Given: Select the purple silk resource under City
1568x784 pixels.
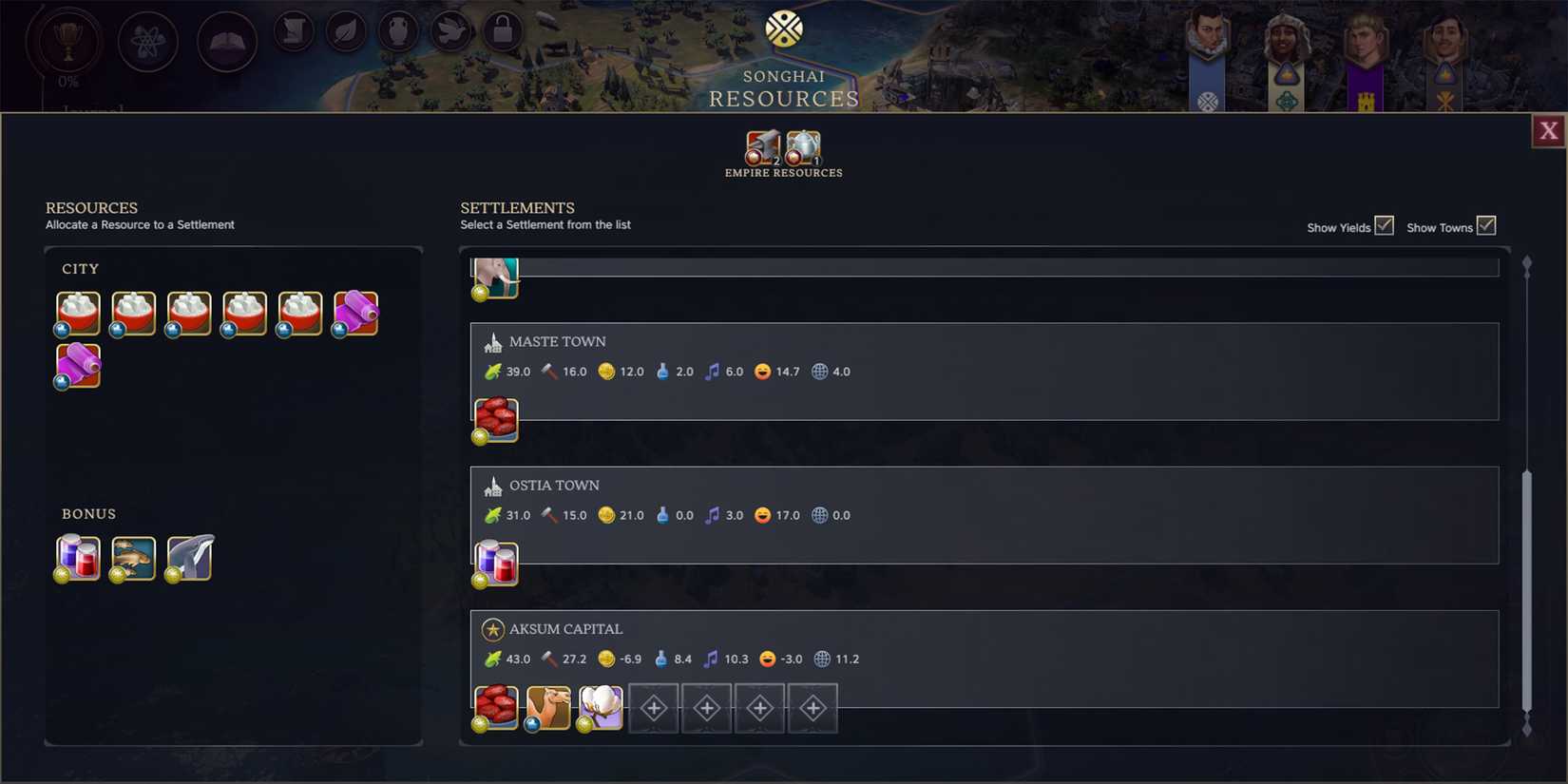Looking at the screenshot, I should click(x=354, y=312).
